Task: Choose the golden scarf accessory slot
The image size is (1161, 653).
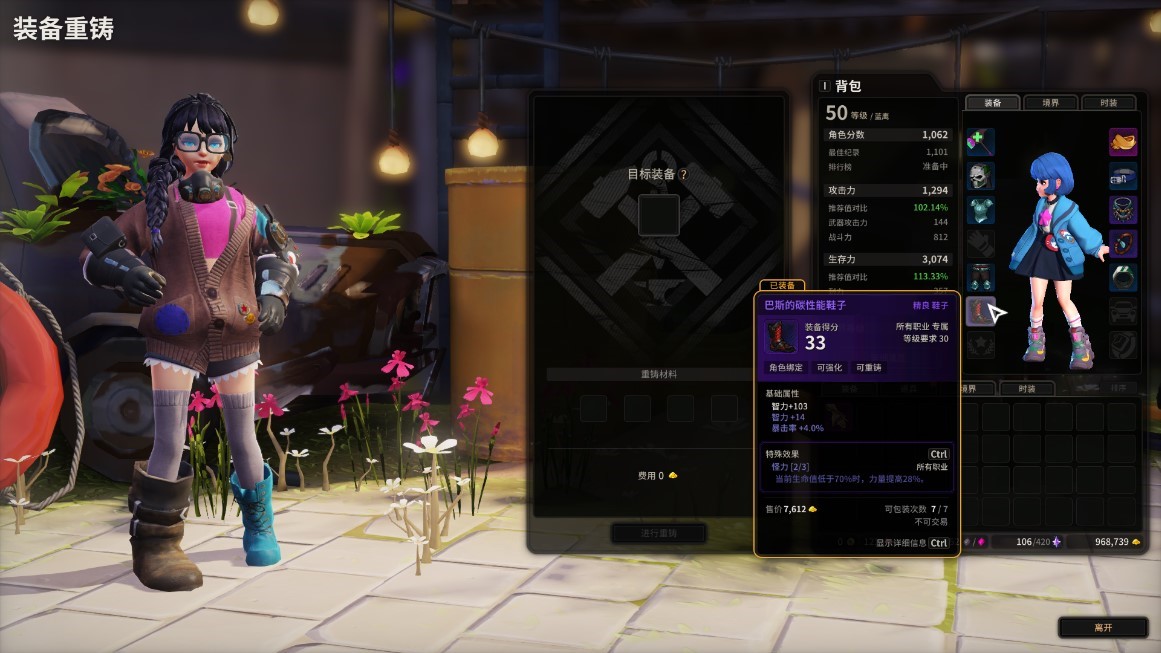Action: [x=1123, y=142]
